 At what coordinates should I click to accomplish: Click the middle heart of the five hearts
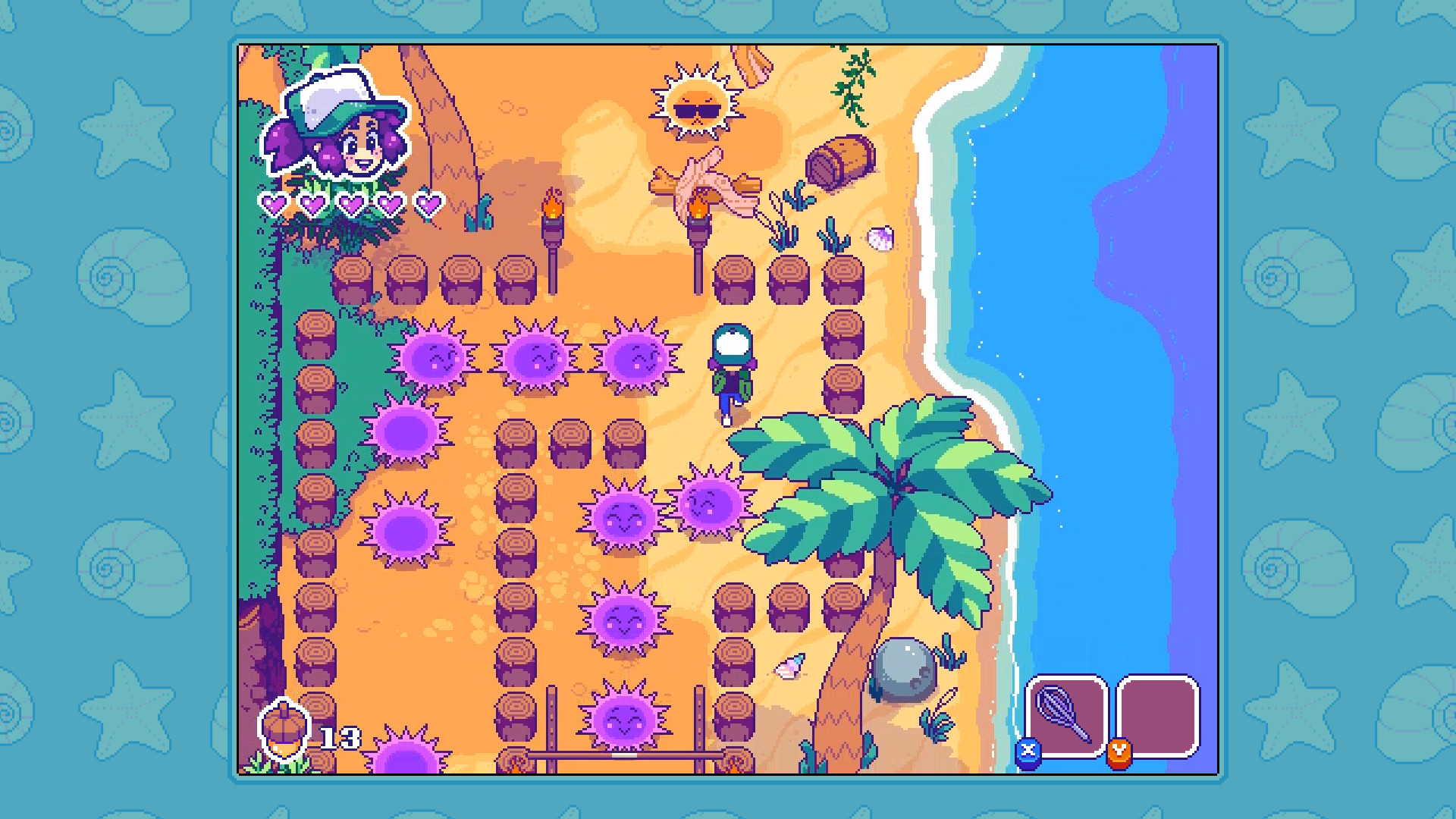(x=350, y=203)
